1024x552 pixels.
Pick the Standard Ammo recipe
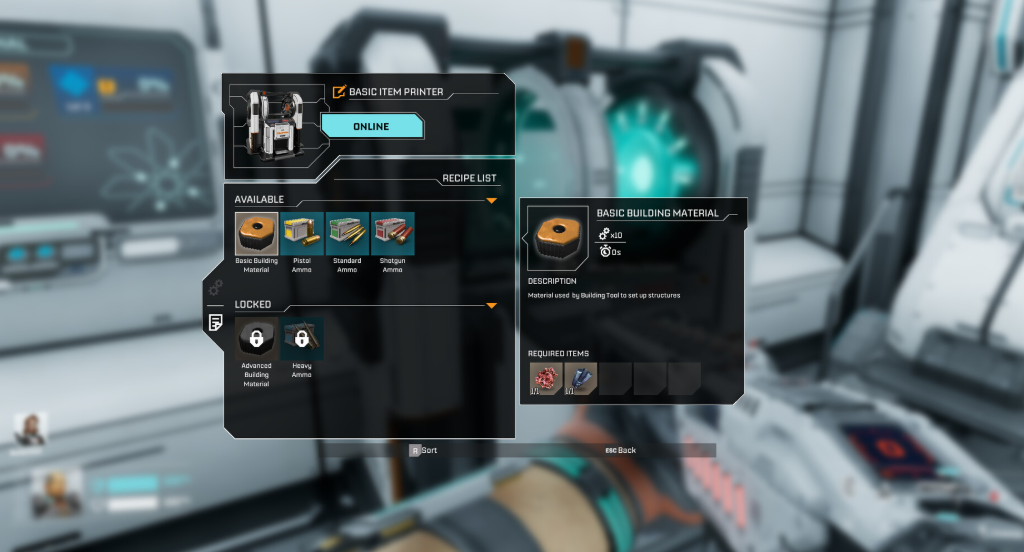pos(347,234)
